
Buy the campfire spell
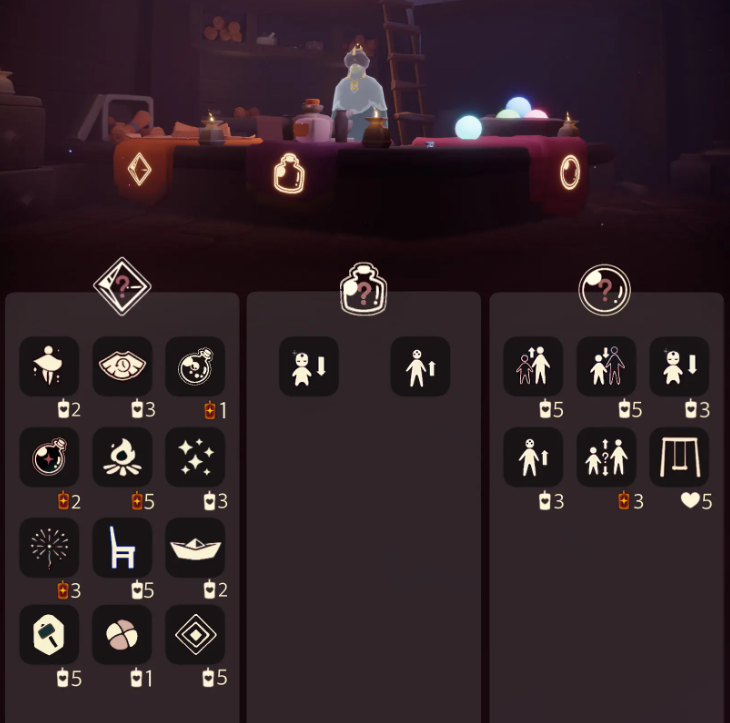122,457
